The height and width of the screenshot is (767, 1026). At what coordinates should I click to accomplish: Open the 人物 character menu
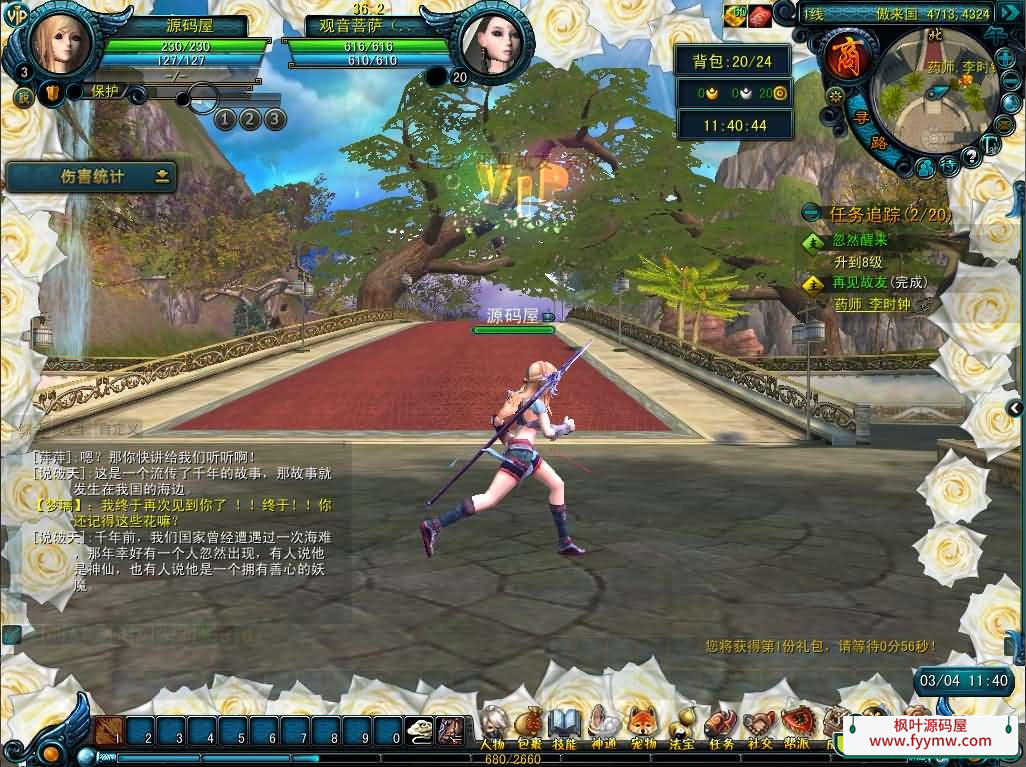(x=492, y=723)
